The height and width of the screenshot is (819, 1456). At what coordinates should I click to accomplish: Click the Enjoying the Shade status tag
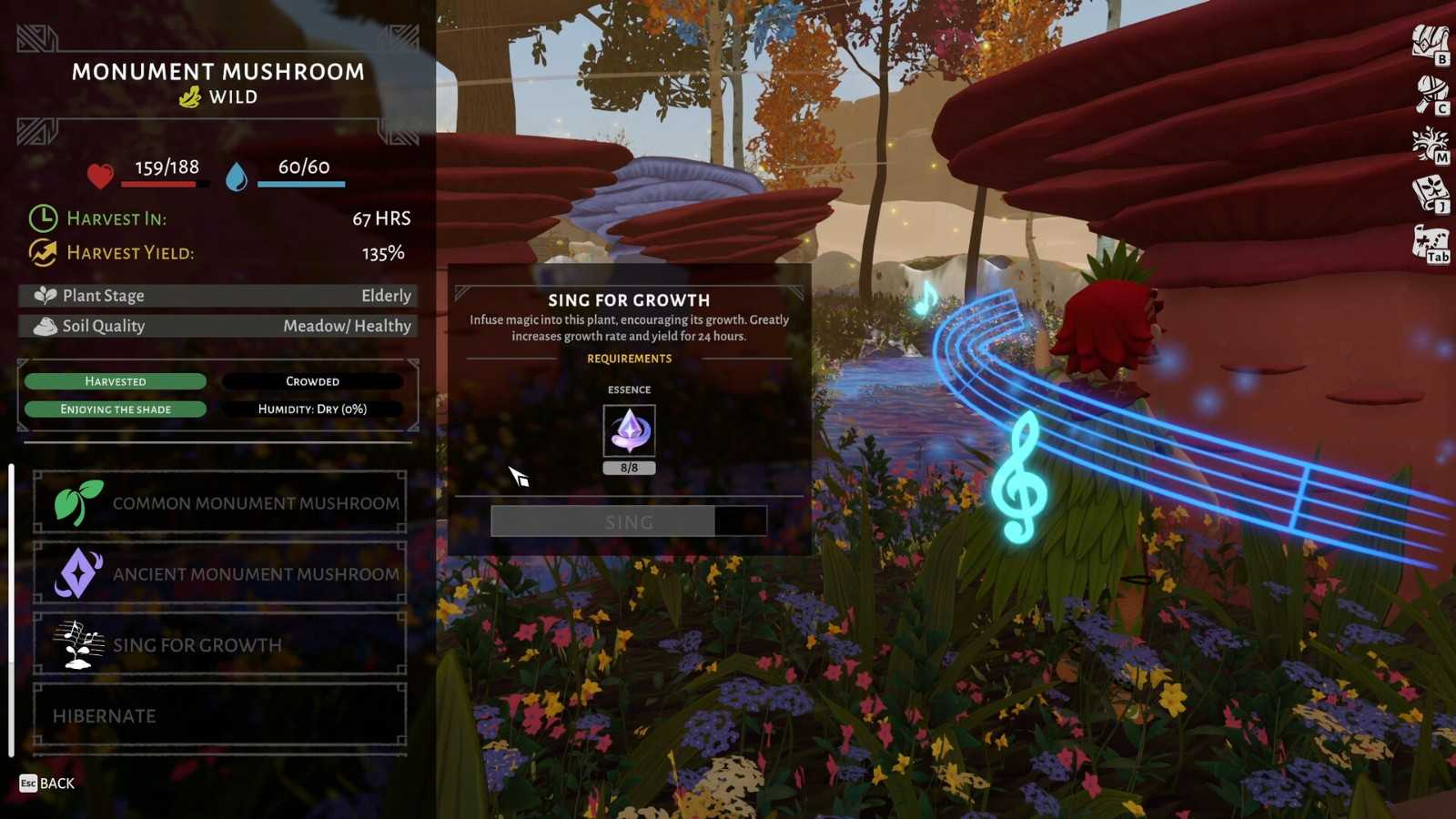(x=116, y=409)
